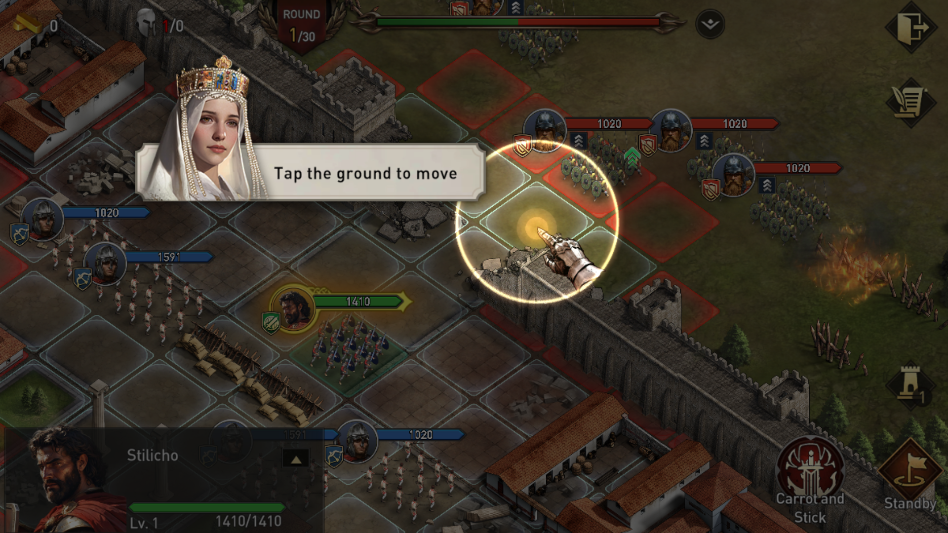The height and width of the screenshot is (533, 948).
Task: Open the scroll and quill battle log
Action: pos(910,101)
